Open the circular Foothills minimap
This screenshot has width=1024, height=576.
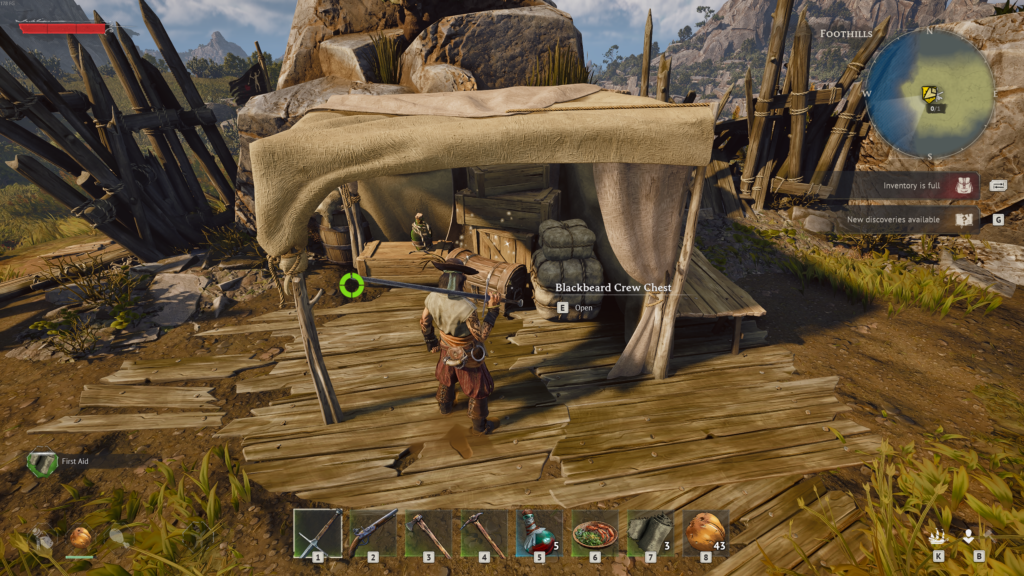pyautogui.click(x=929, y=93)
